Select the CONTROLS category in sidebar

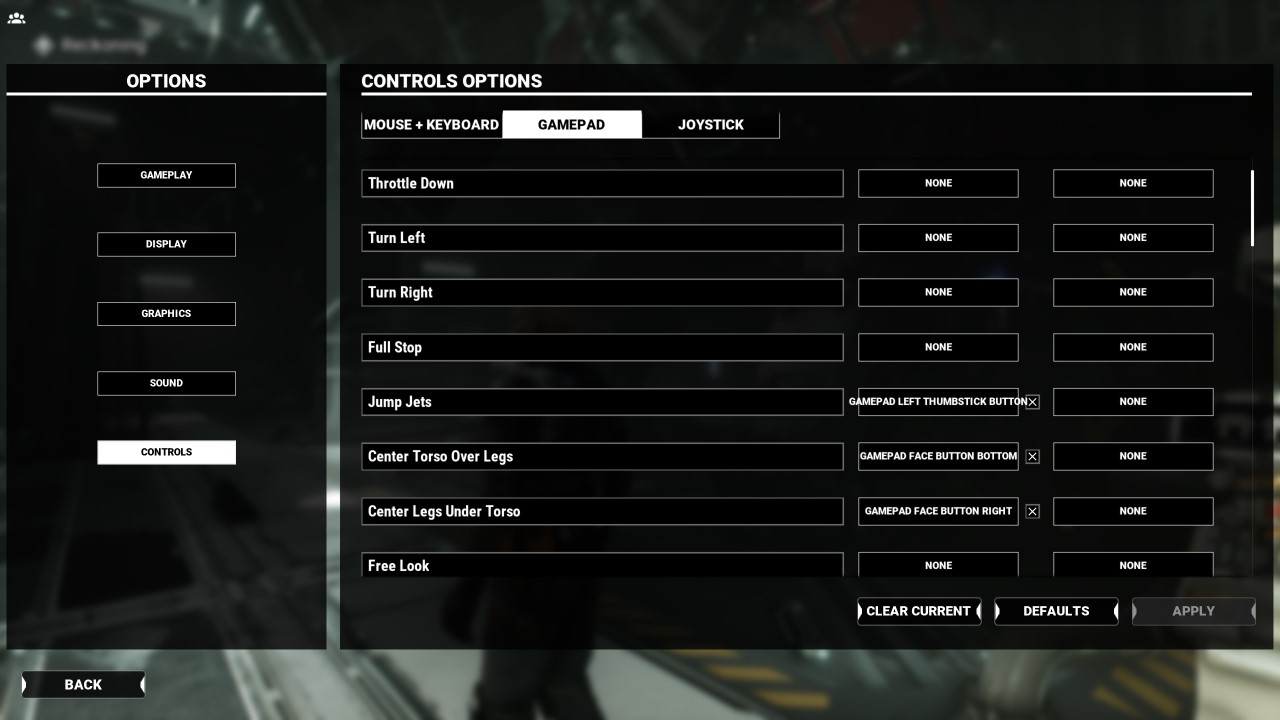click(166, 452)
